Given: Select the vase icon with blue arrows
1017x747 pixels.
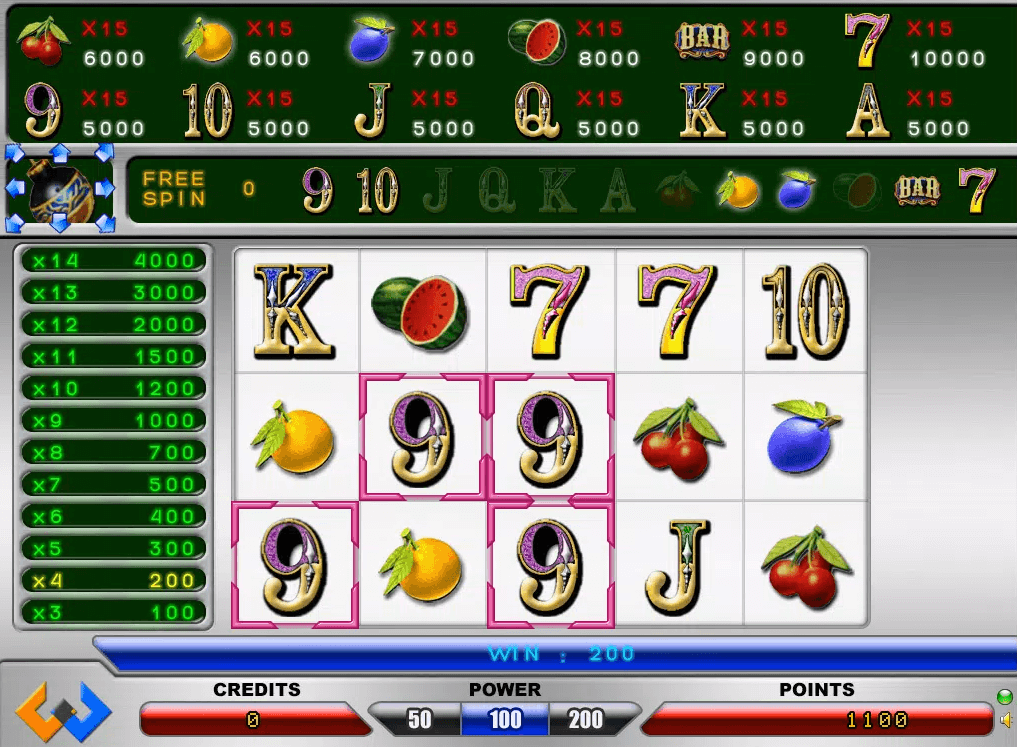Looking at the screenshot, I should [60, 189].
